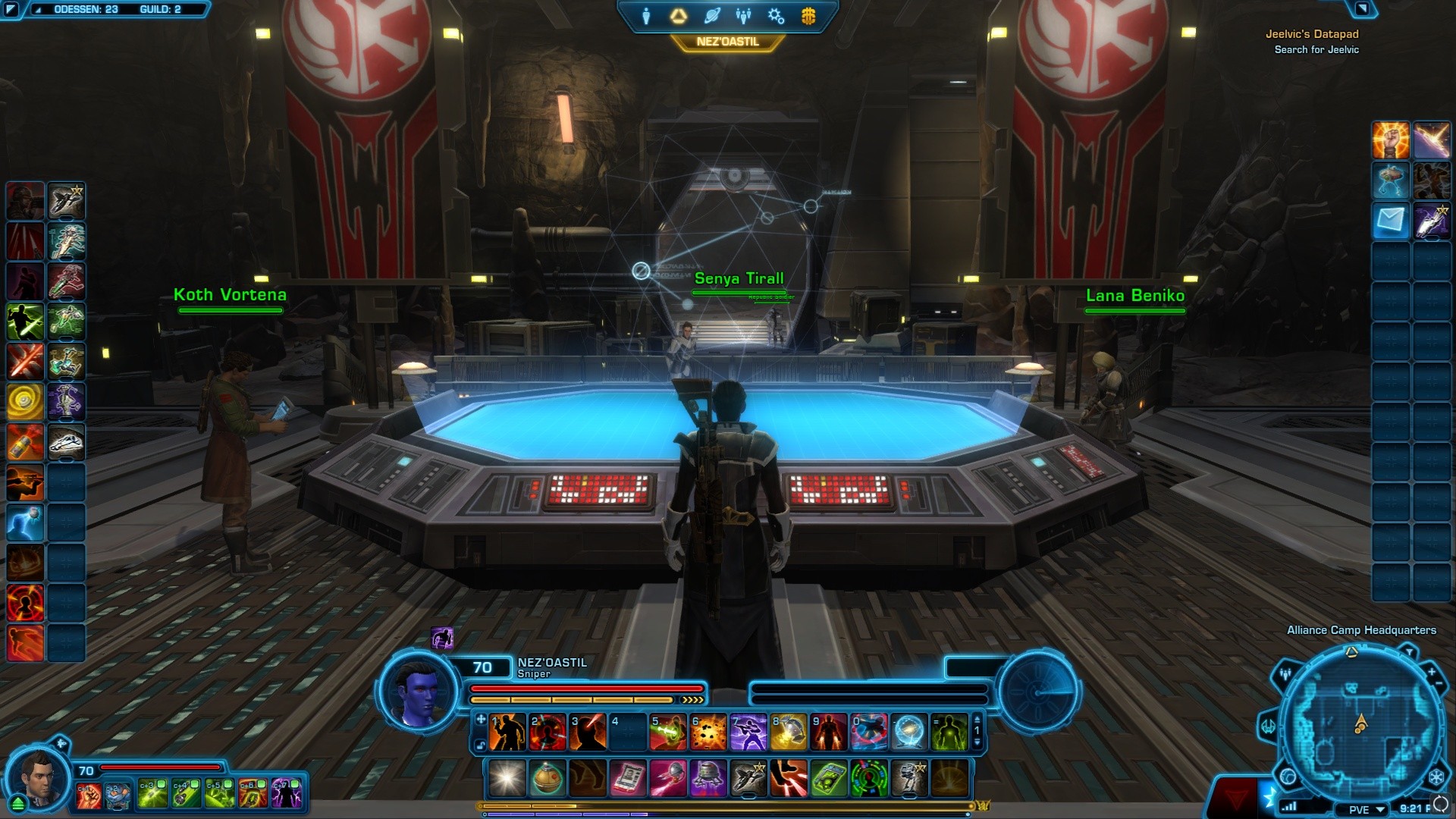Open the mail envelope icon
Viewport: 1456px width, 819px height.
click(1391, 221)
